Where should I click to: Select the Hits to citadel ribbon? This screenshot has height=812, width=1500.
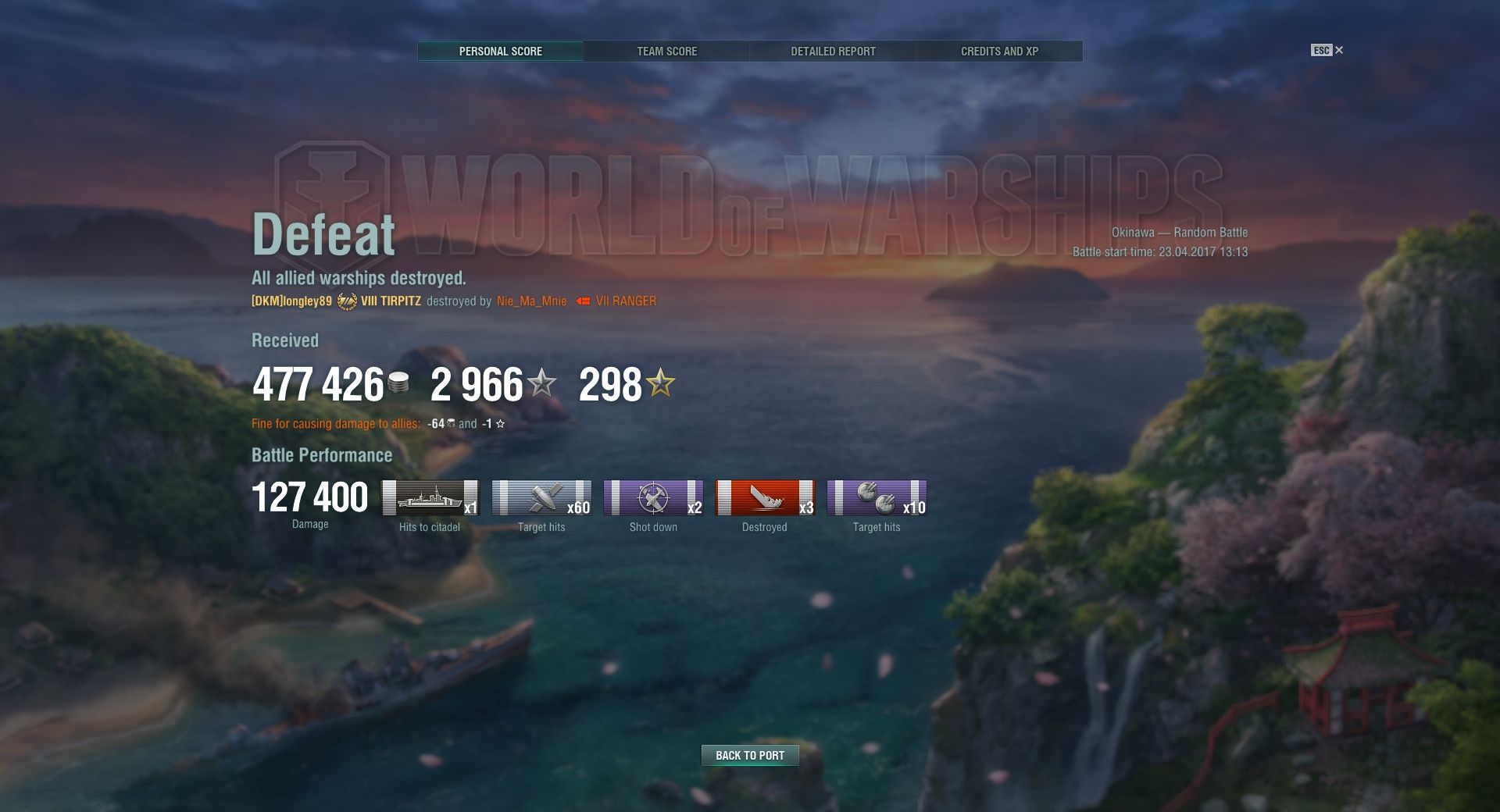[430, 498]
